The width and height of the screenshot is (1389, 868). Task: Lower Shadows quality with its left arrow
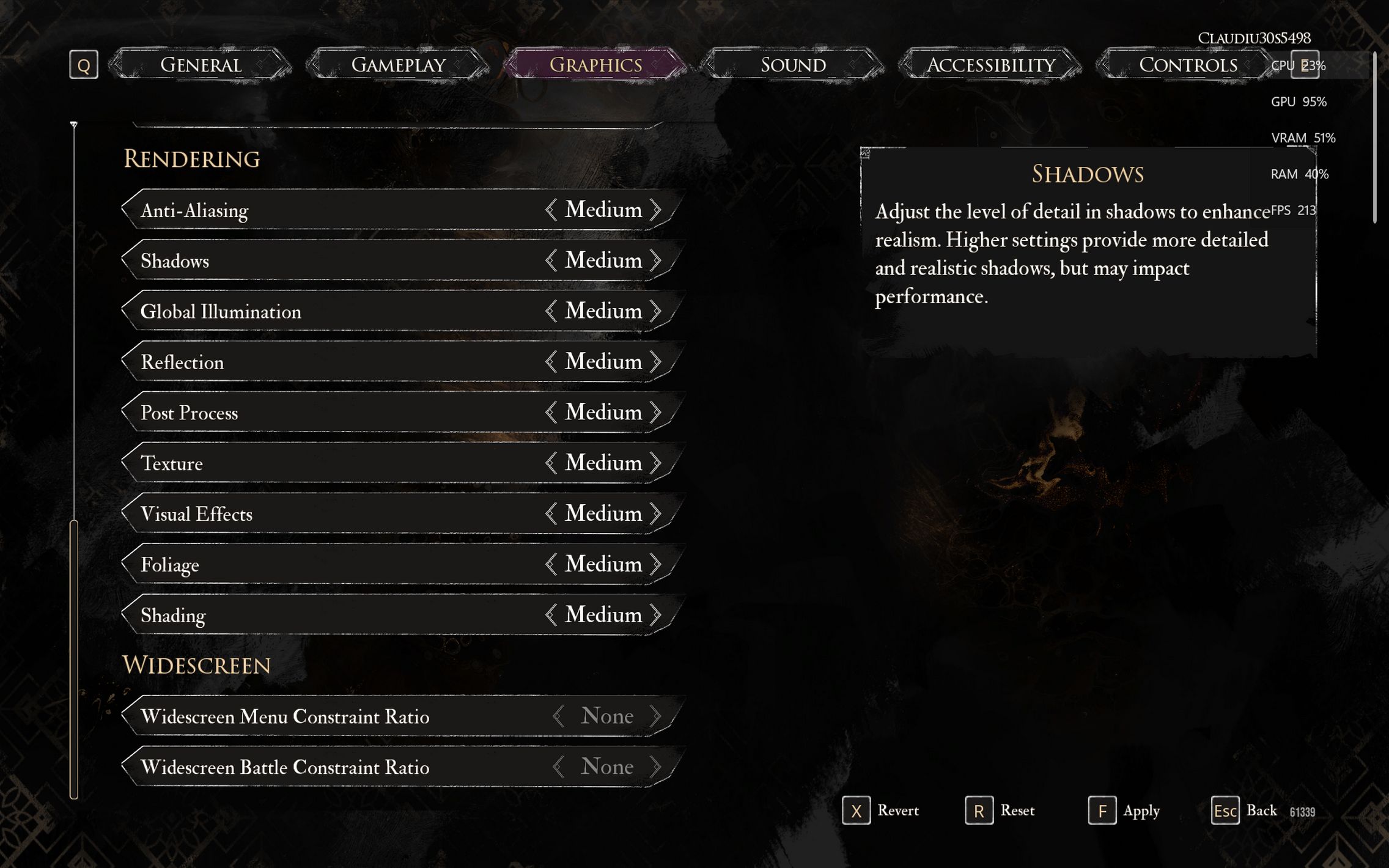551,260
